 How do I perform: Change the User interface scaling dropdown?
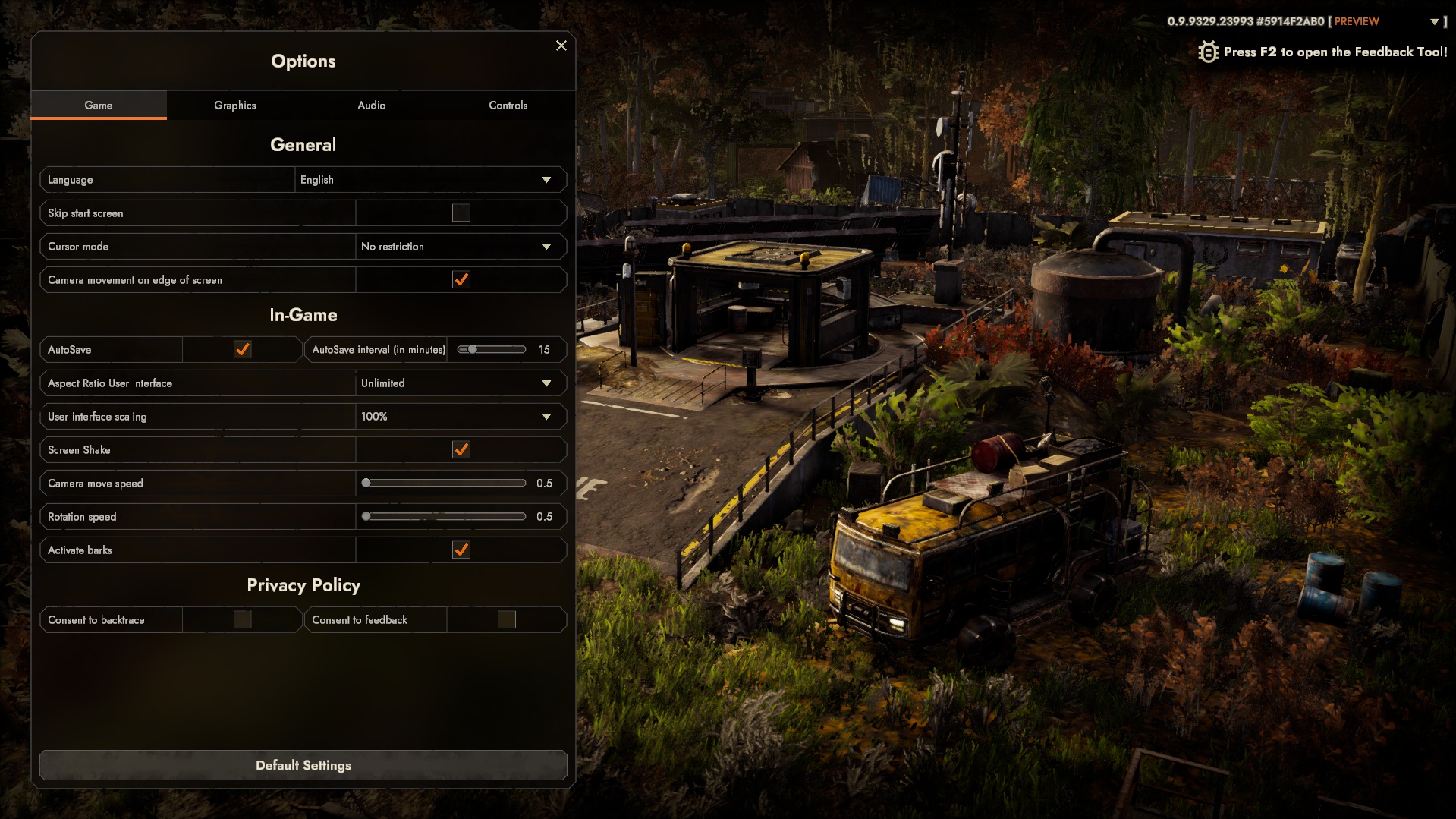(461, 417)
